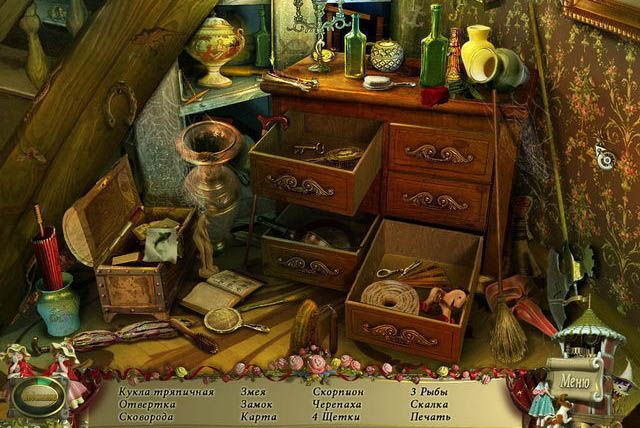This screenshot has height=428, width=640.
Task: Select 'Кукла тряпичная' in the item list
Action: coord(167,392)
